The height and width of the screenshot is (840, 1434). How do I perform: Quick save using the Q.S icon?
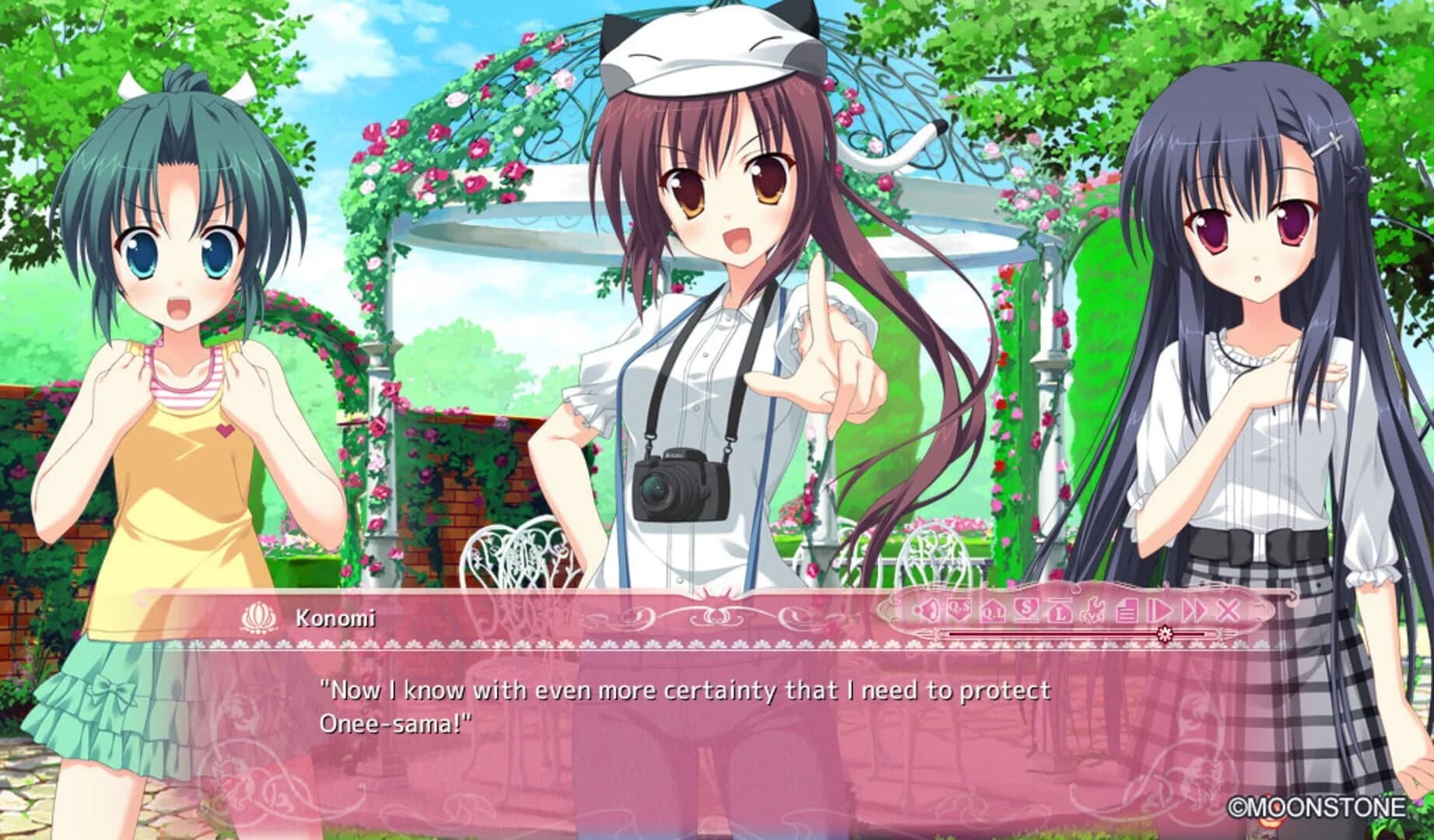tap(959, 611)
